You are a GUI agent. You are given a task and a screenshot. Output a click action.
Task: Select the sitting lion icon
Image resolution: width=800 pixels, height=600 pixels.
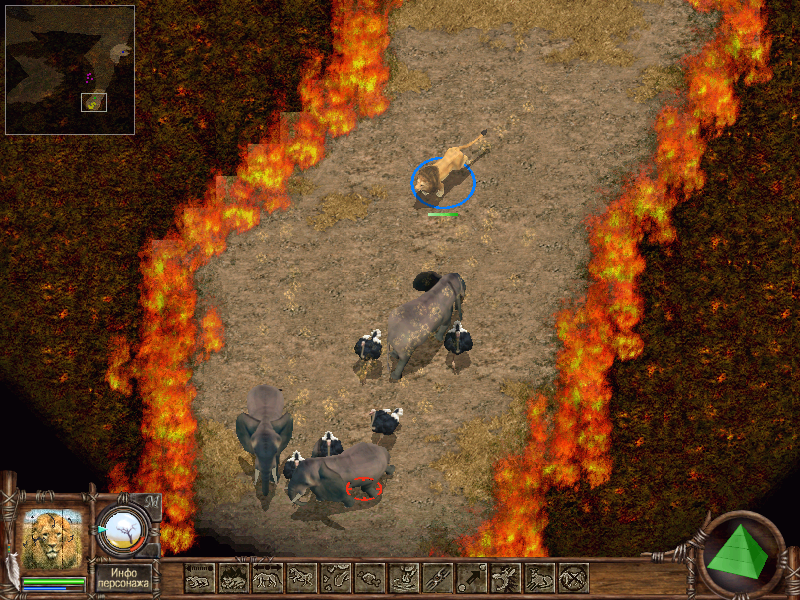pyautogui.click(x=540, y=578)
